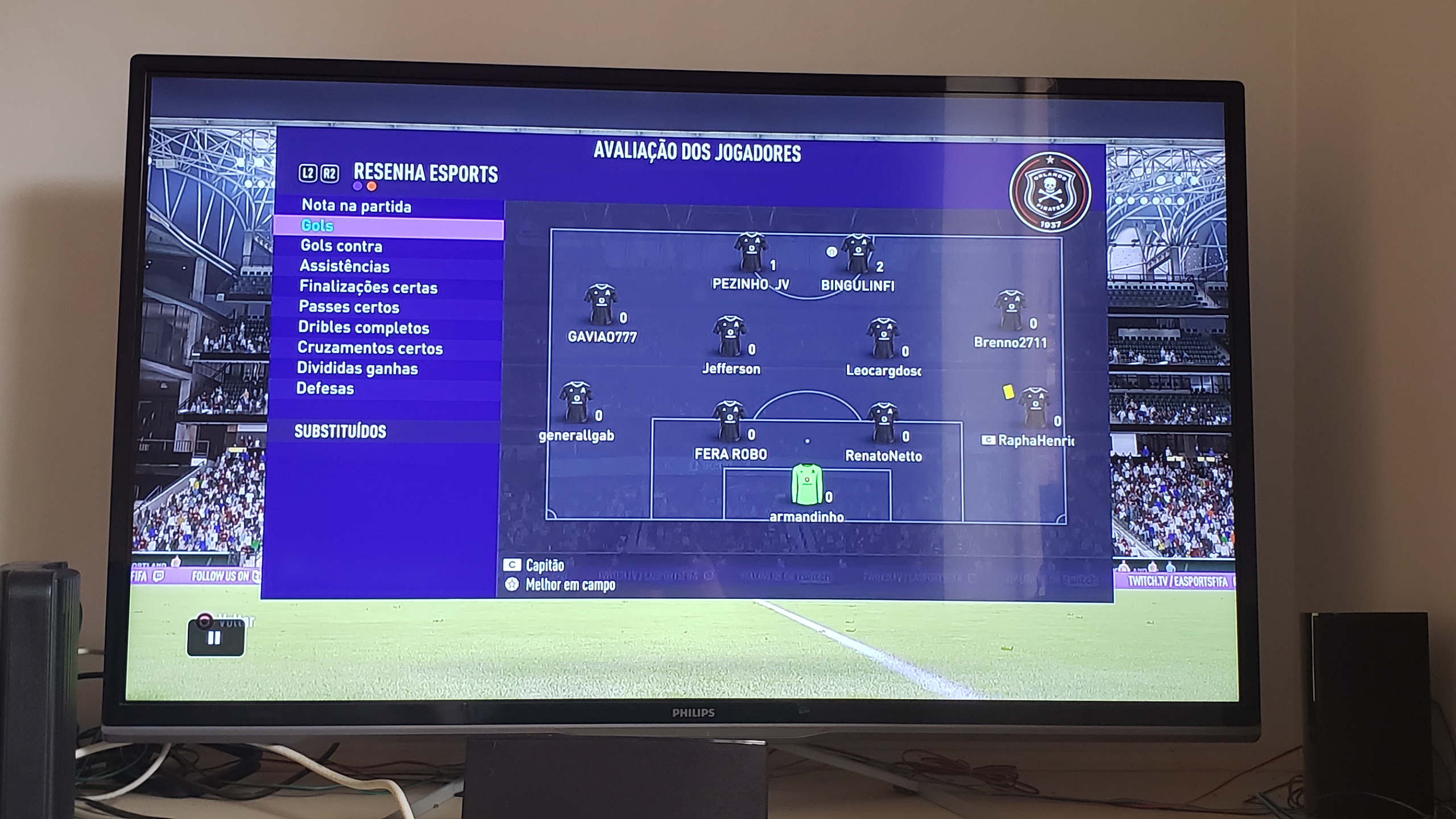This screenshot has height=819, width=1456.
Task: Open the Defesas stat
Action: click(325, 388)
